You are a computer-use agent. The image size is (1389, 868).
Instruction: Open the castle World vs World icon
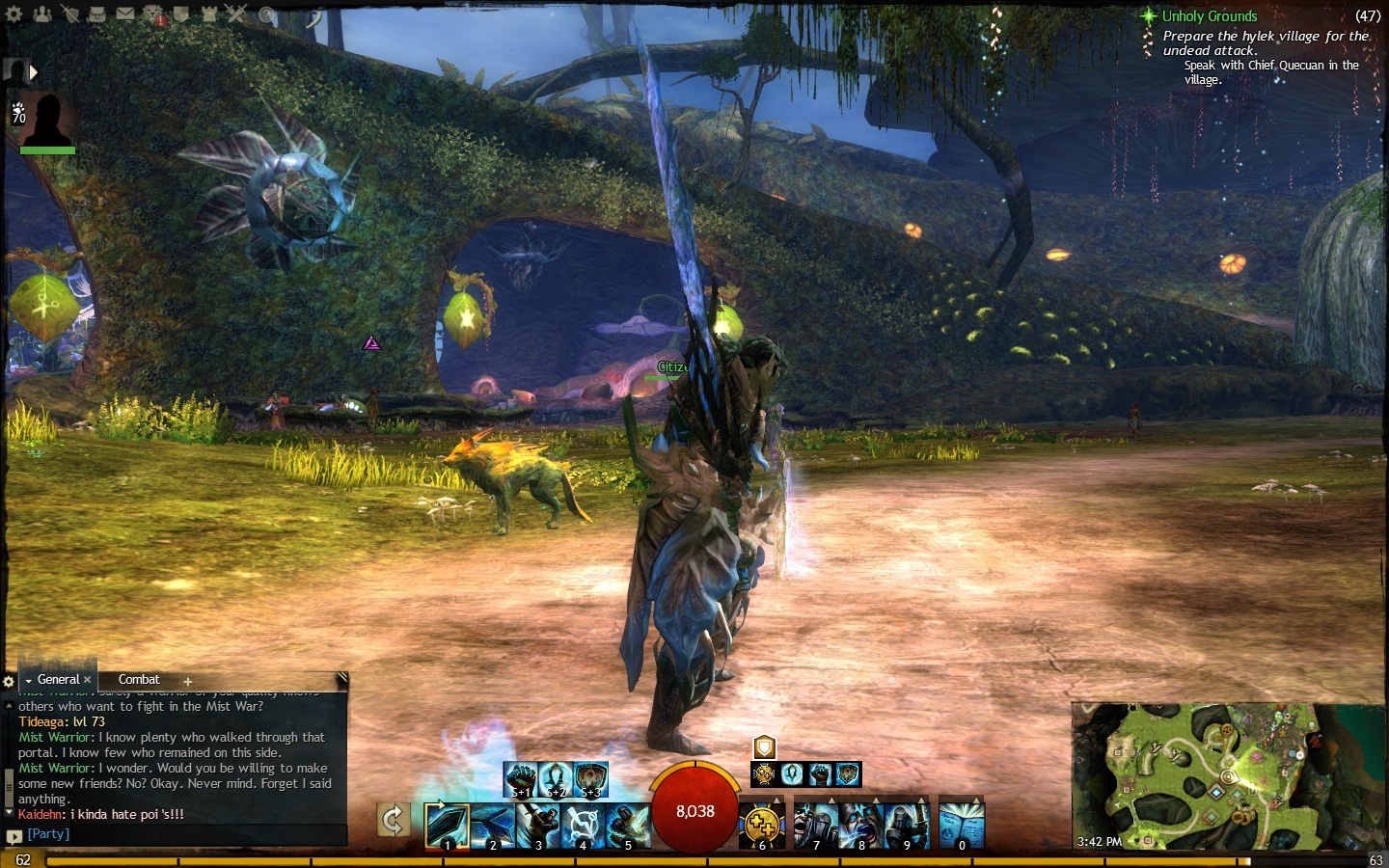tap(209, 14)
